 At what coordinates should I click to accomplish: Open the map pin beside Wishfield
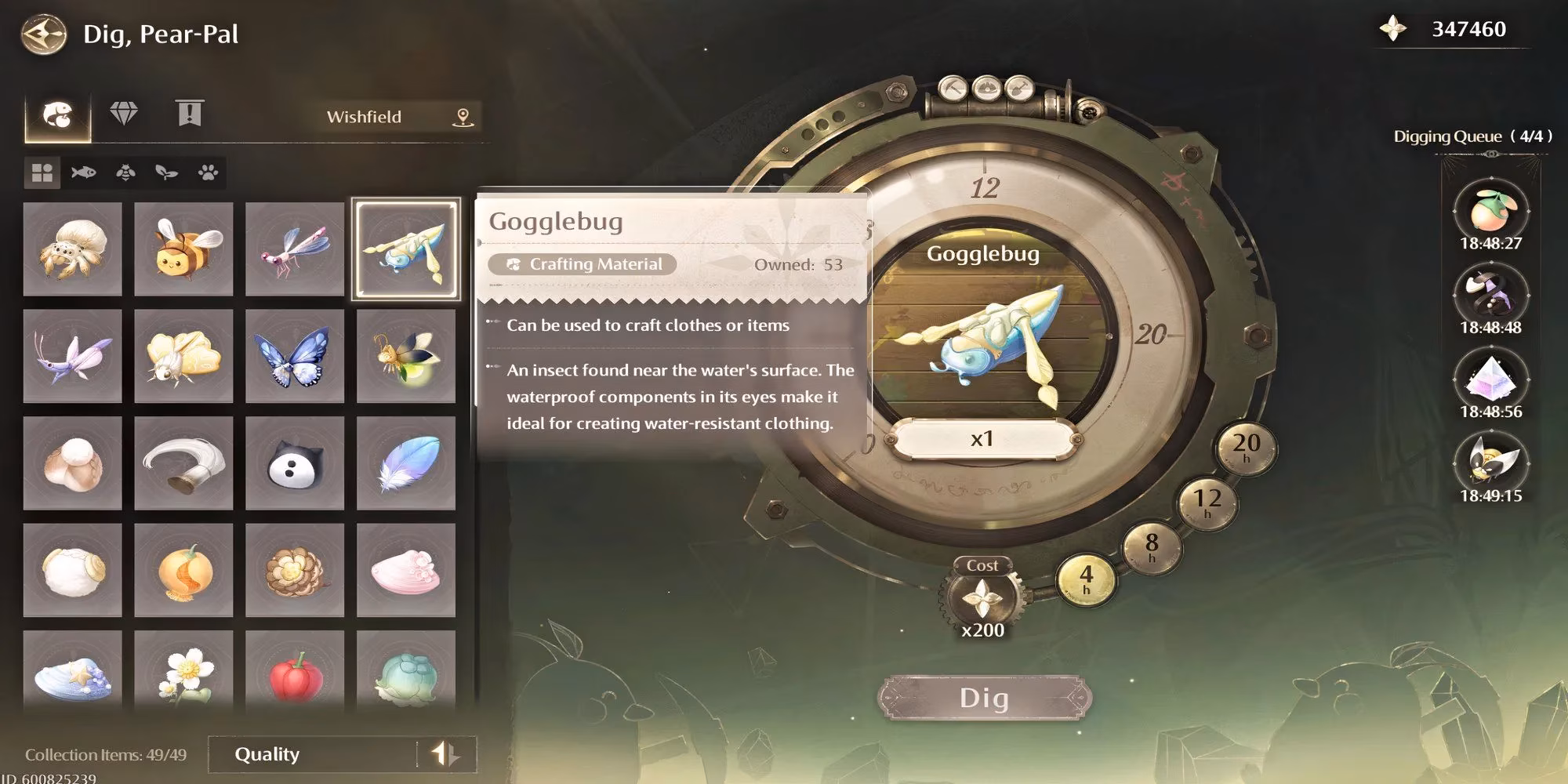[x=463, y=117]
